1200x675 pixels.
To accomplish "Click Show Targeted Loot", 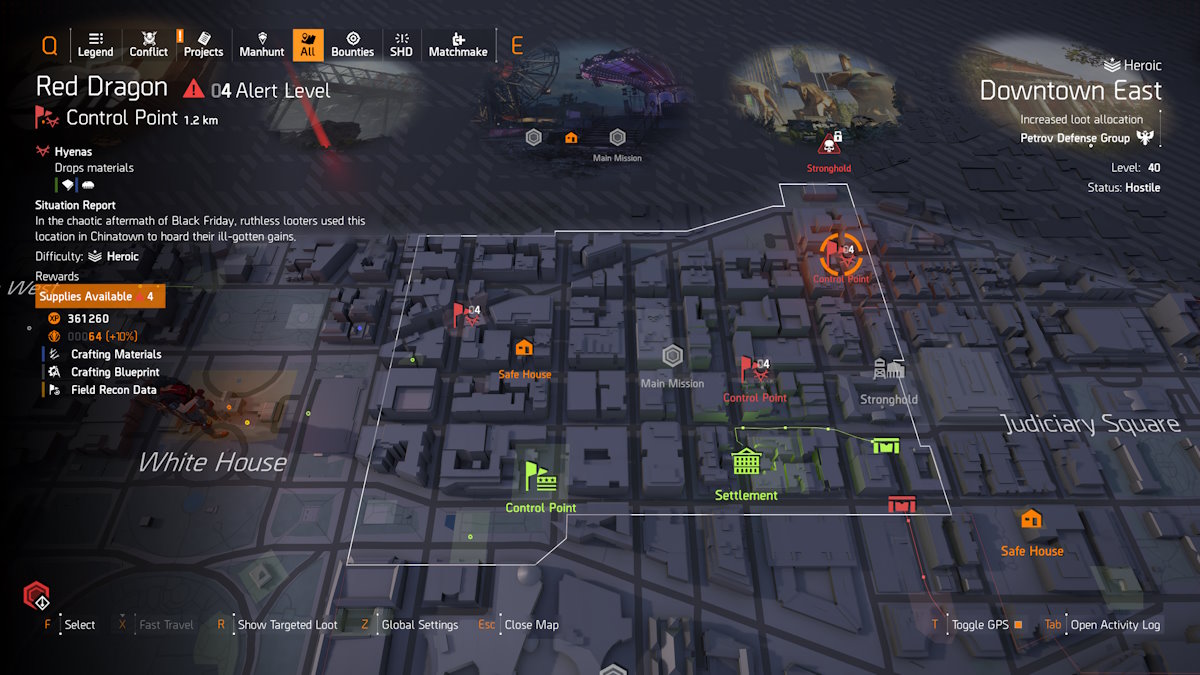I will pos(287,625).
